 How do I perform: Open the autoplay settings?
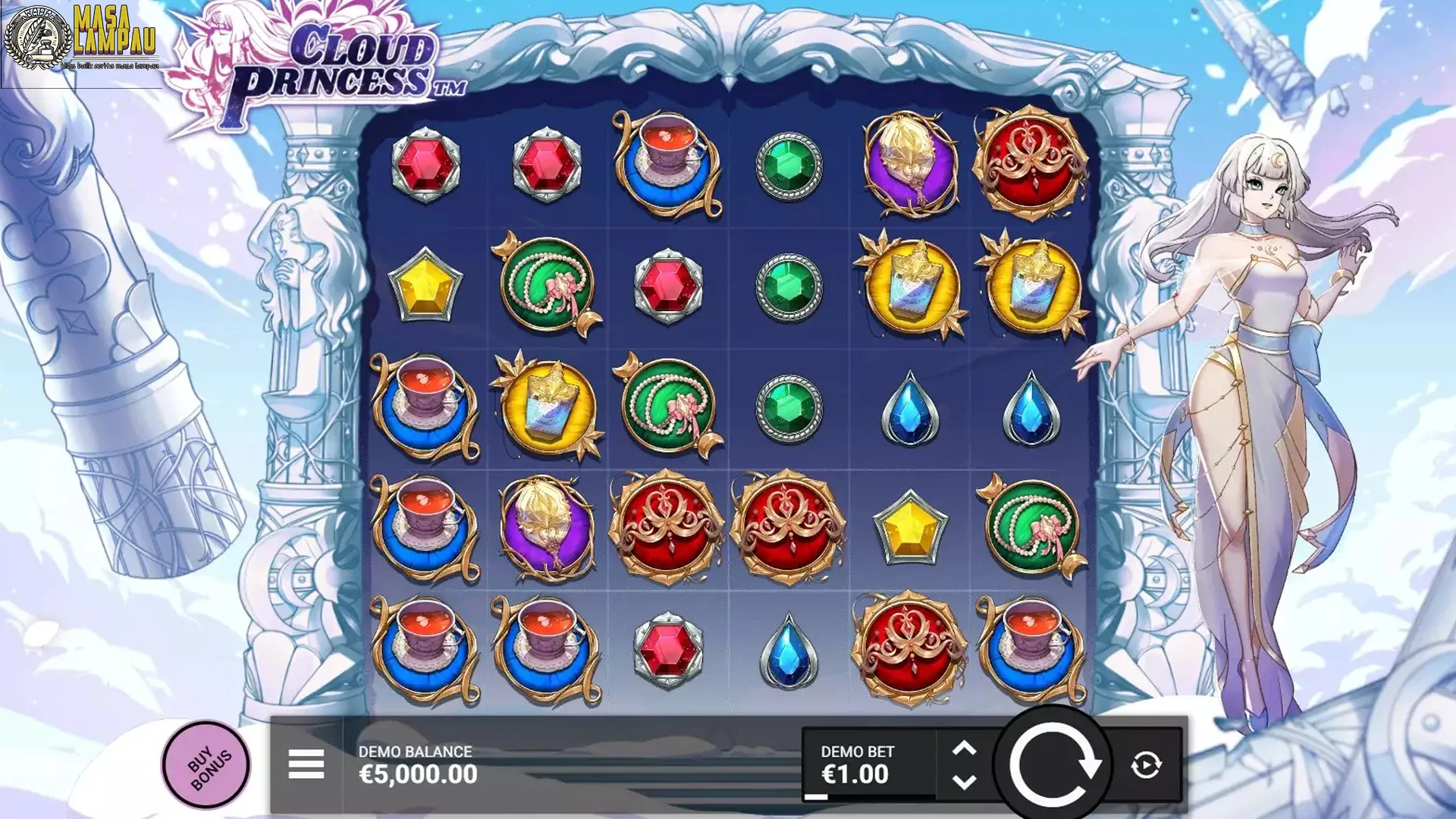[x=1146, y=765]
